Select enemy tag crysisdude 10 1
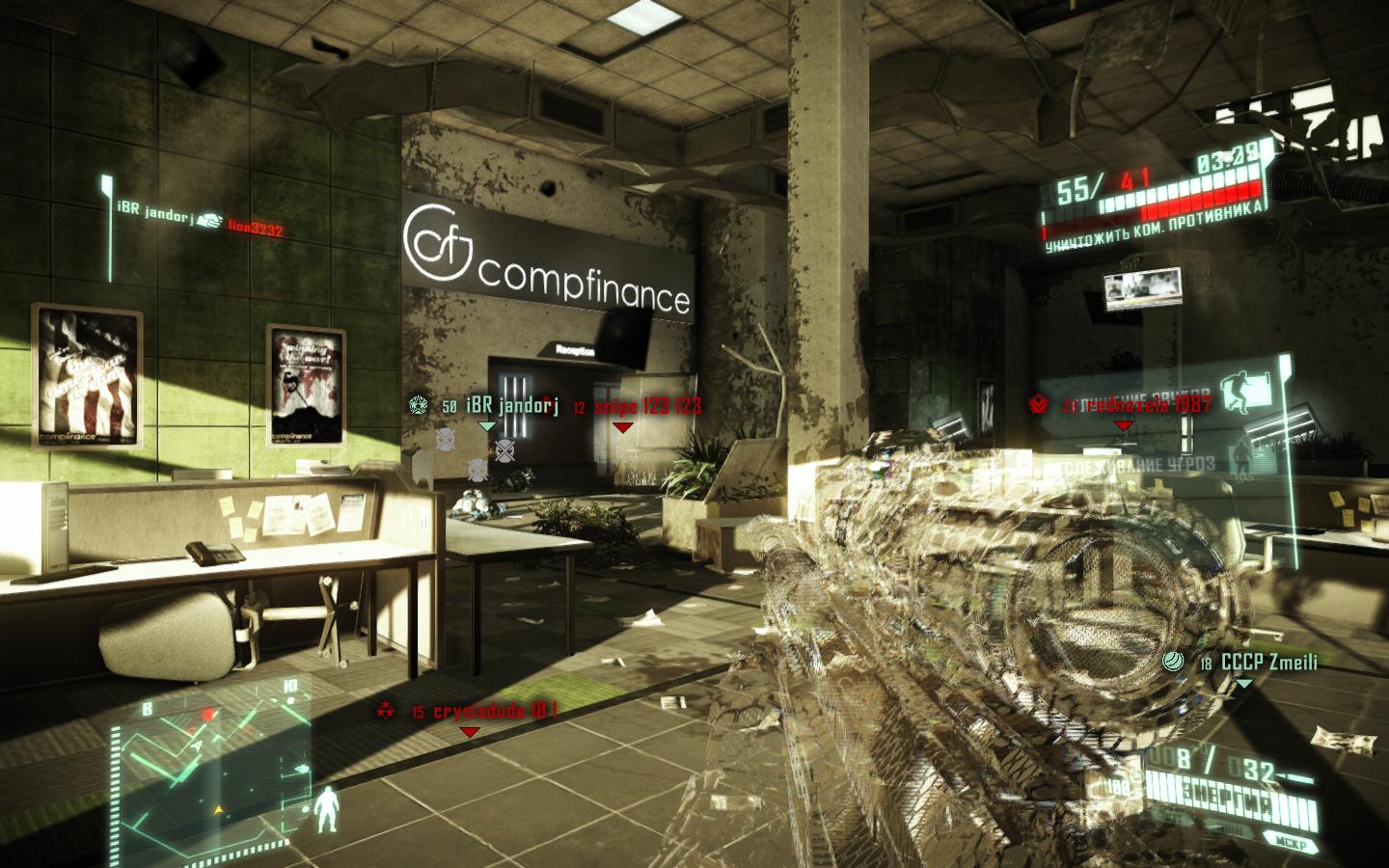The height and width of the screenshot is (868, 1389). pyautogui.click(x=495, y=712)
